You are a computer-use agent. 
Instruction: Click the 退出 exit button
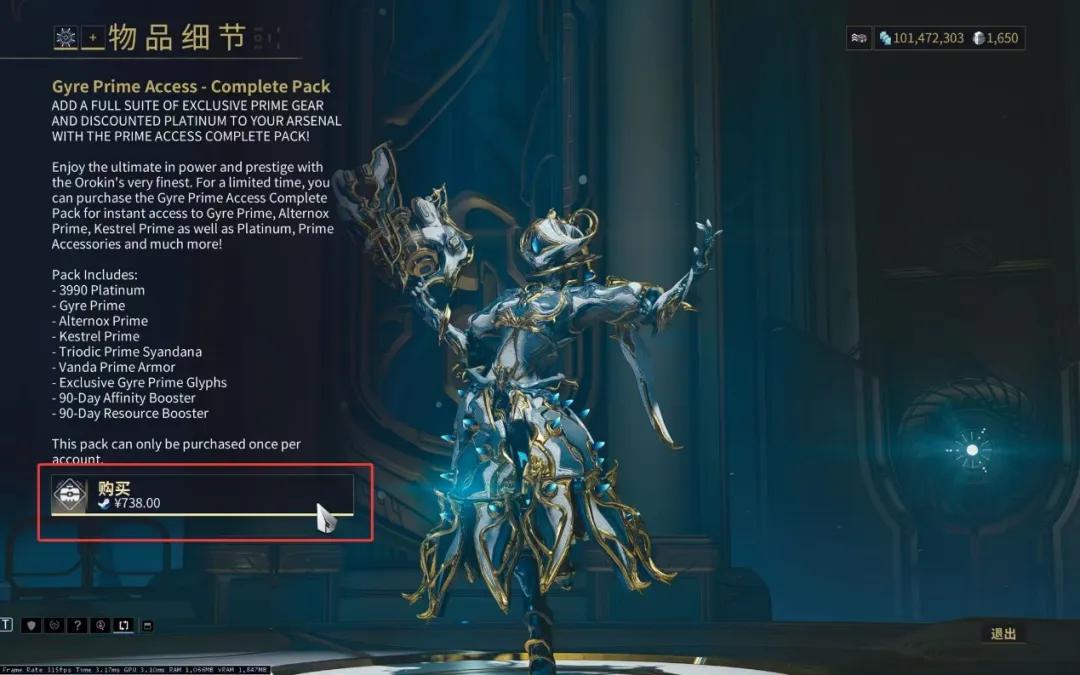click(x=1003, y=634)
